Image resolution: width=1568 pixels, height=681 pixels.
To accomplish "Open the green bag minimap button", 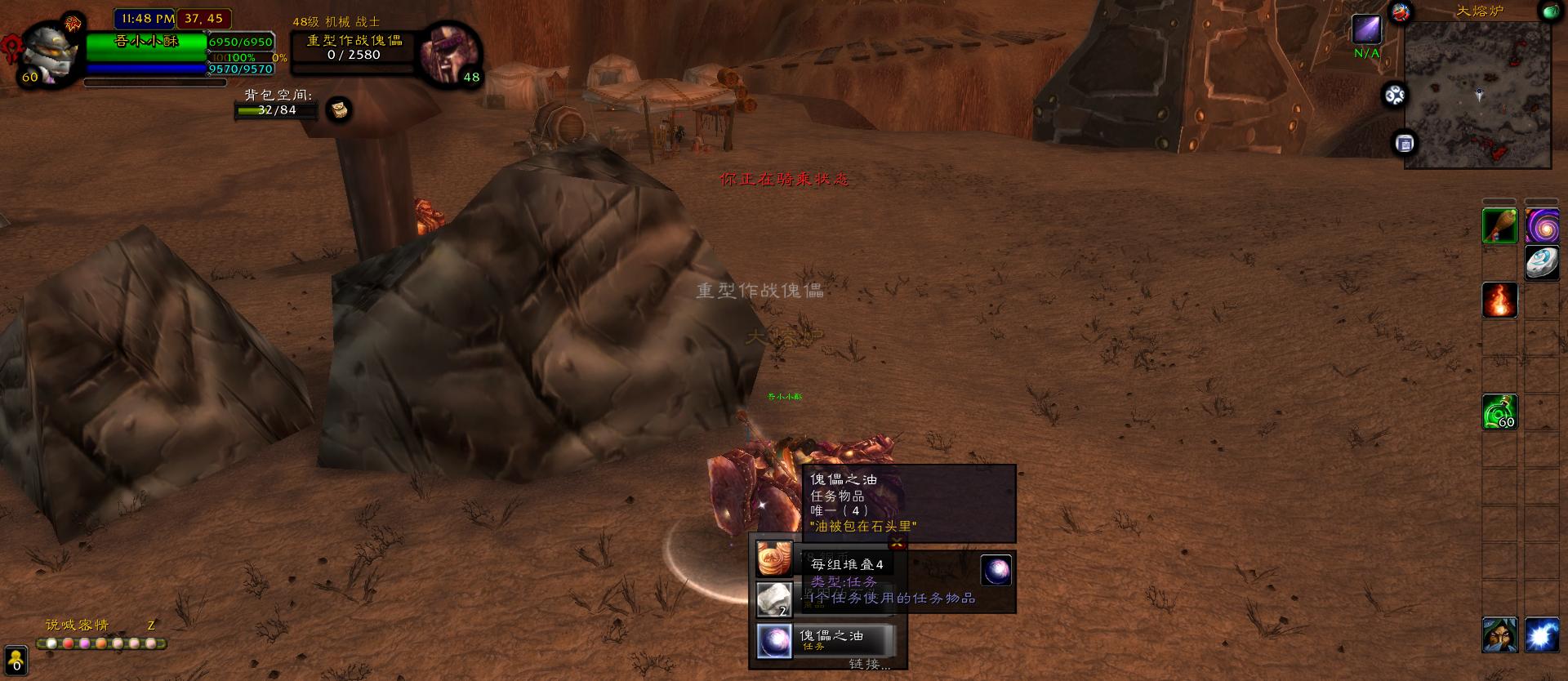I will point(1549,11).
